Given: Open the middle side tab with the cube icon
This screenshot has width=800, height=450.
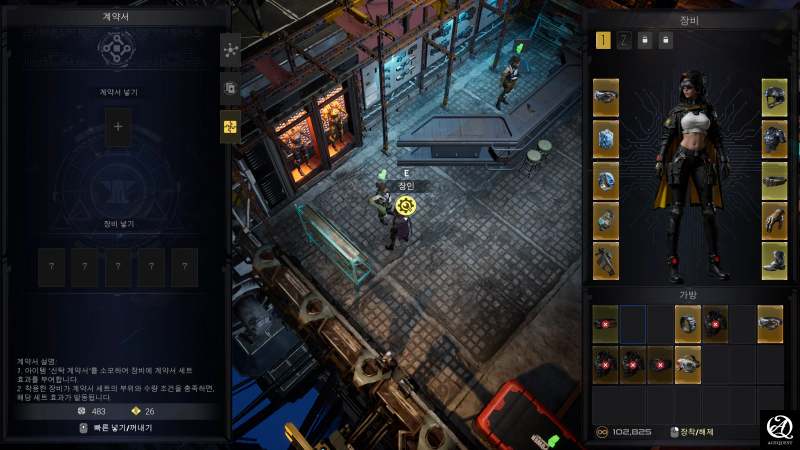Looking at the screenshot, I should [x=231, y=87].
